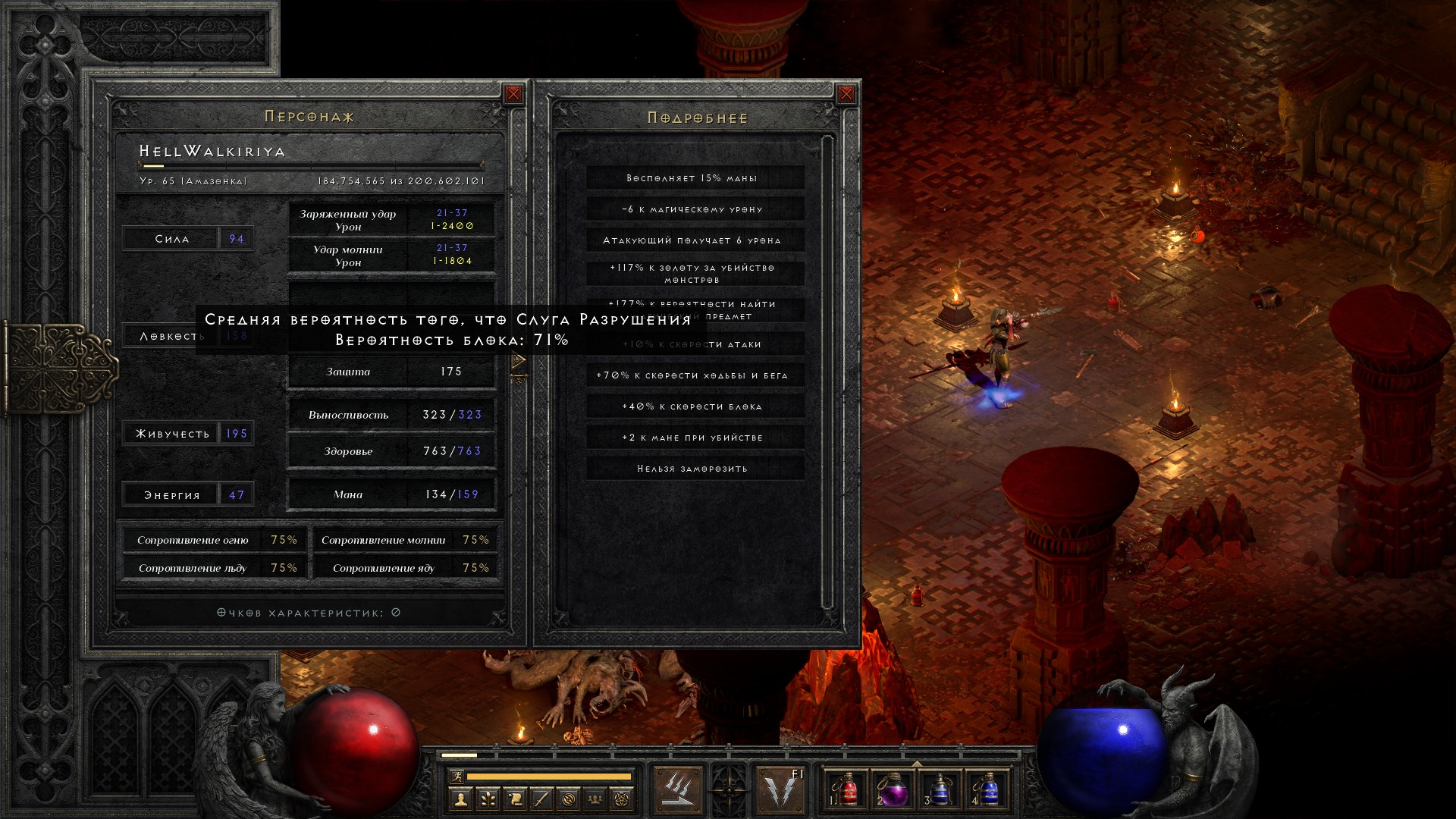This screenshot has height=819, width=1456.
Task: Use the blue mana potion in slot 3
Action: [940, 790]
